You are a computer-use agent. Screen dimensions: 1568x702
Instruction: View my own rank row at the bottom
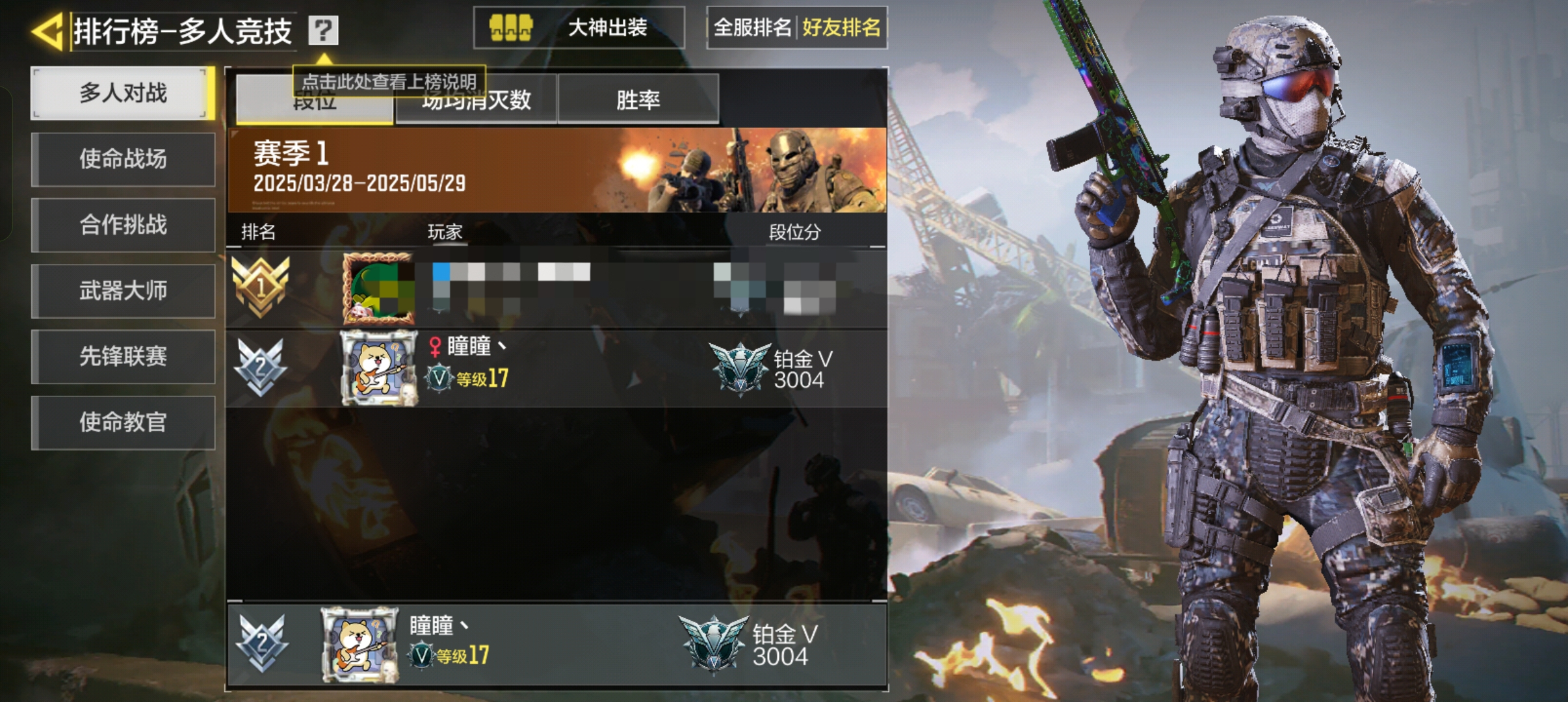coord(556,644)
